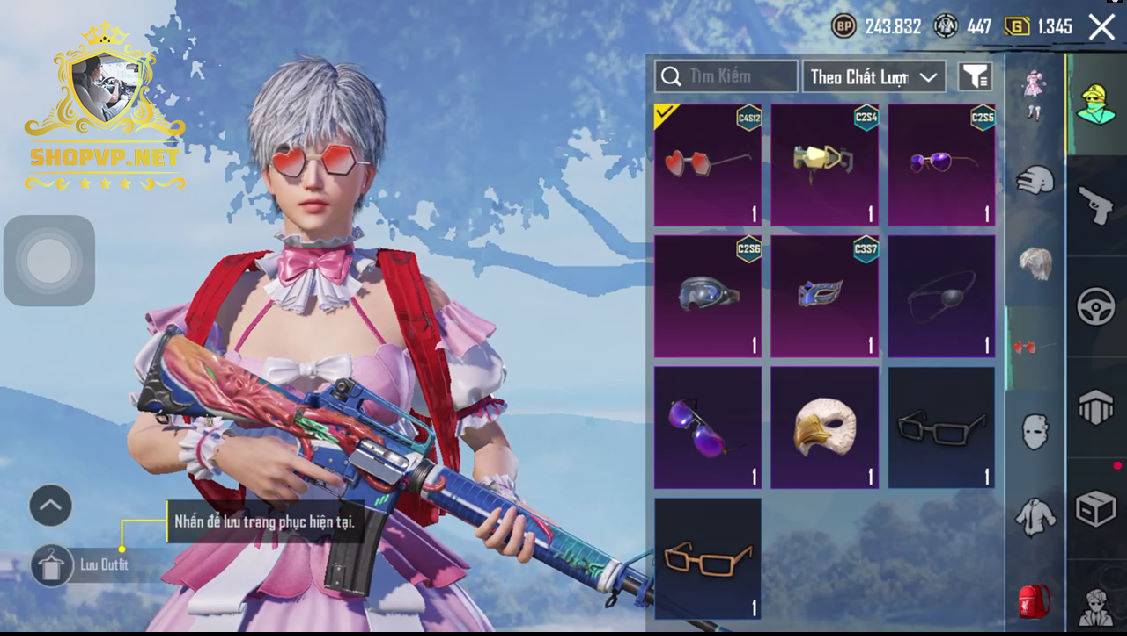
Task: Open the face mask category tab
Action: point(1034,433)
